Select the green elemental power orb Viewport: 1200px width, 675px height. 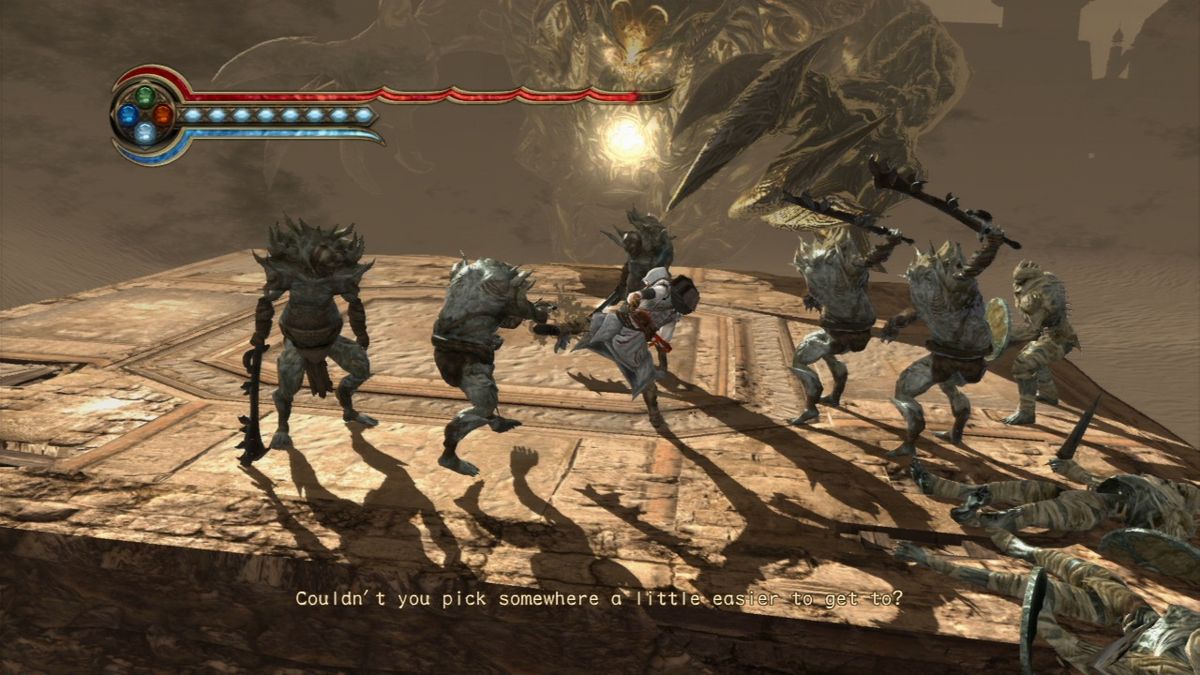[x=146, y=97]
